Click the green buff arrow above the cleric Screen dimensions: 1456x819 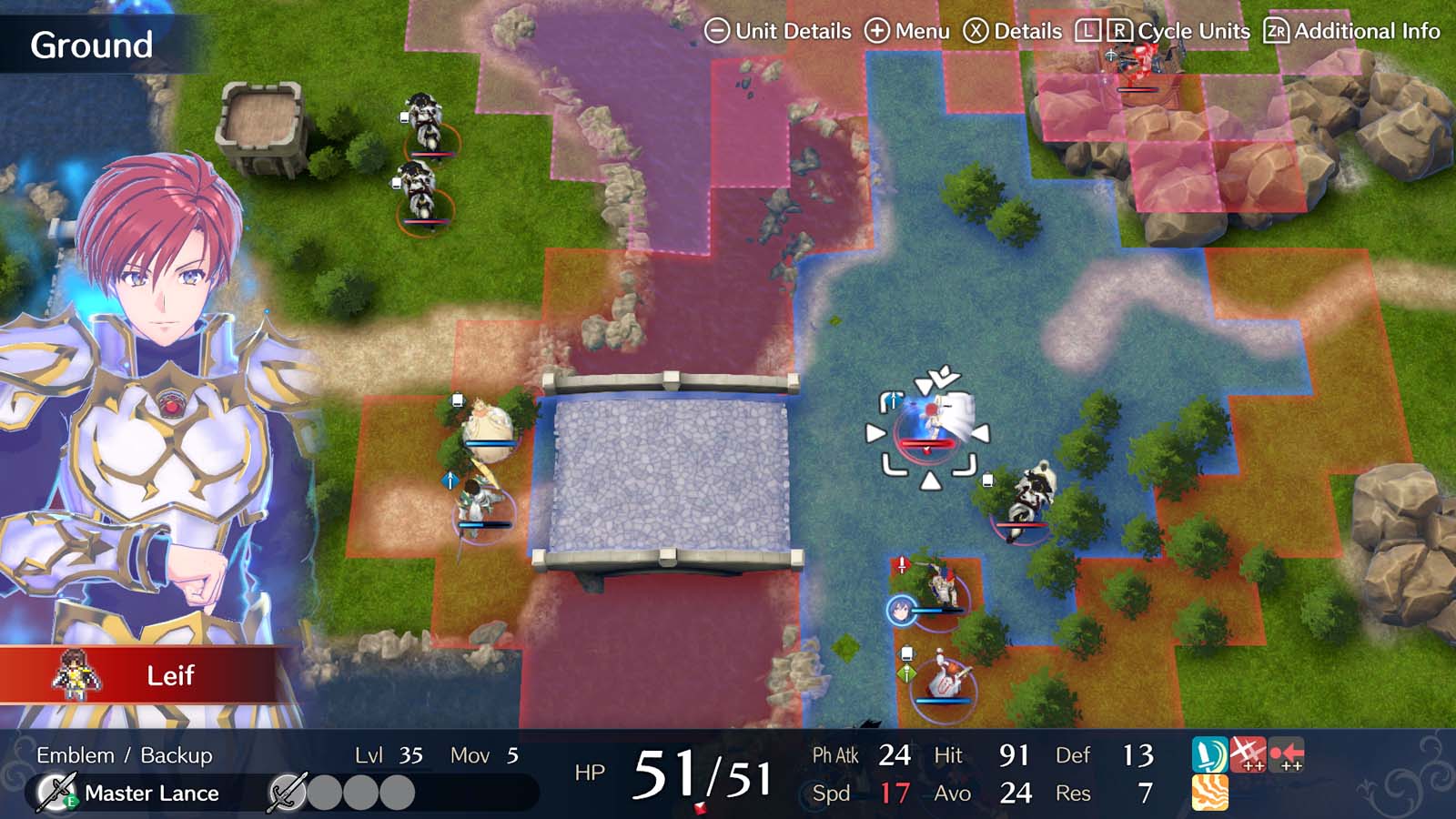(907, 672)
